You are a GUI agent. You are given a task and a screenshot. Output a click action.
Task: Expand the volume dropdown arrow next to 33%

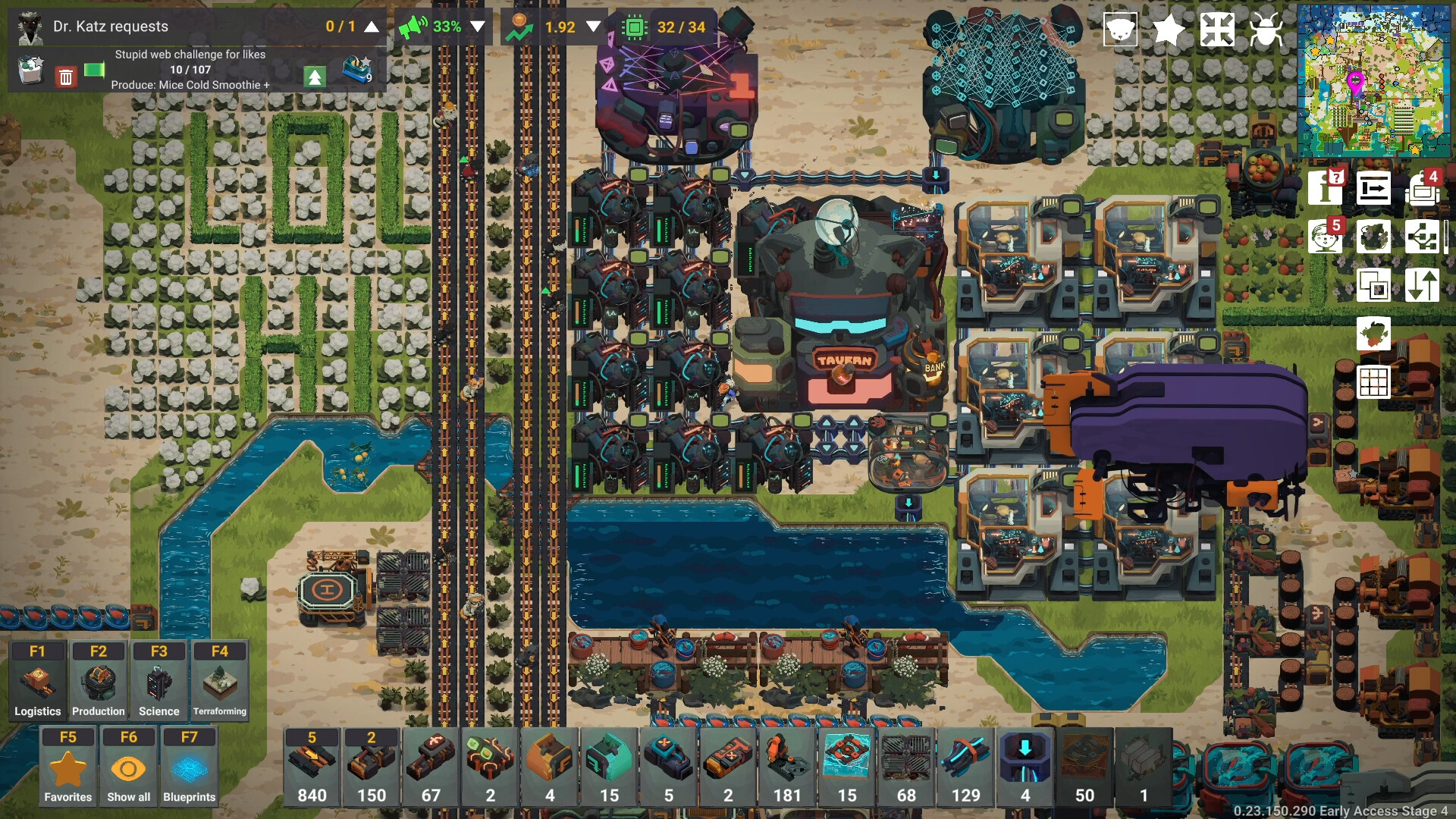coord(477,27)
